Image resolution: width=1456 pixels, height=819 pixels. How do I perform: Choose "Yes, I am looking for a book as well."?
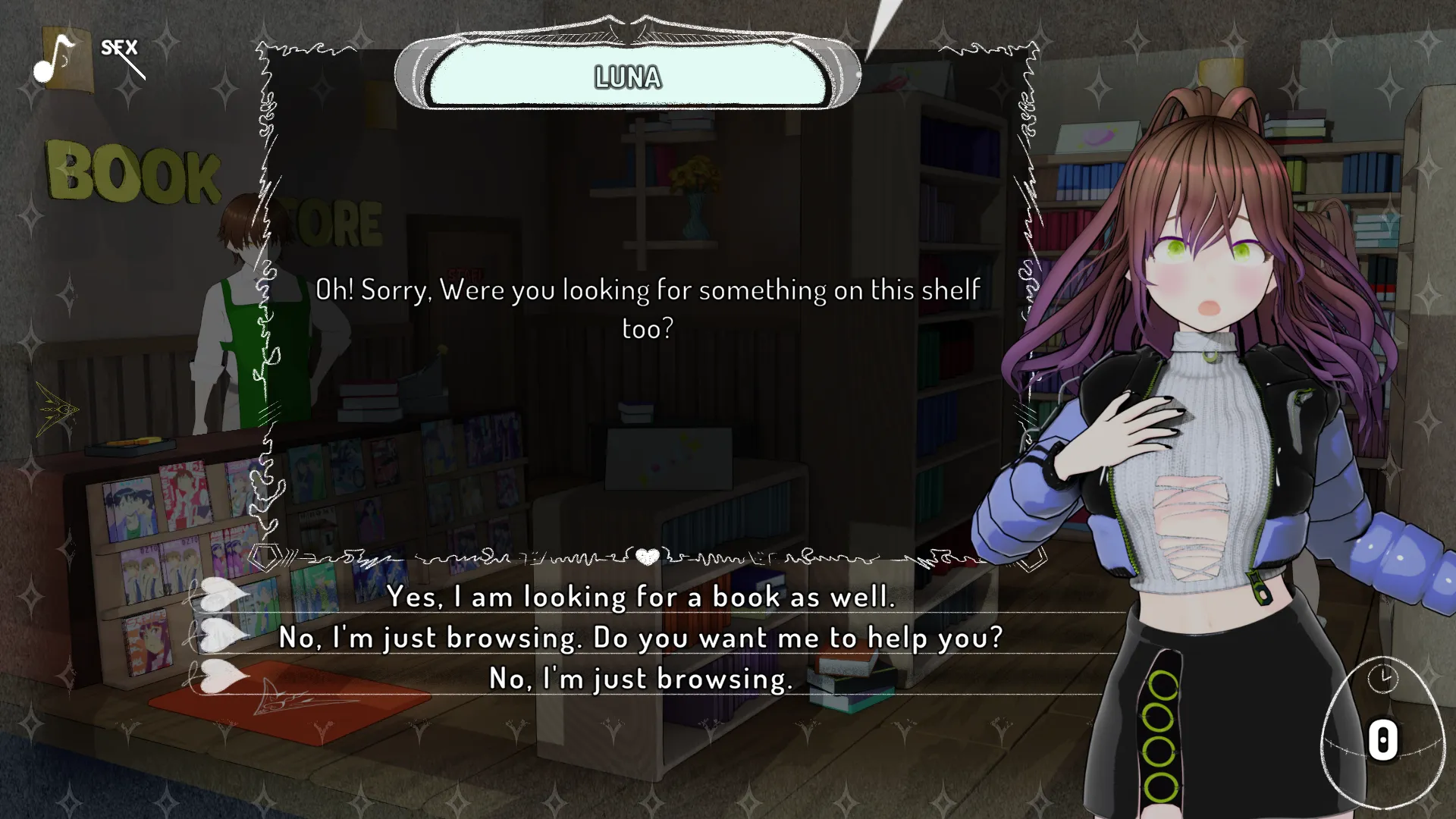(x=641, y=597)
